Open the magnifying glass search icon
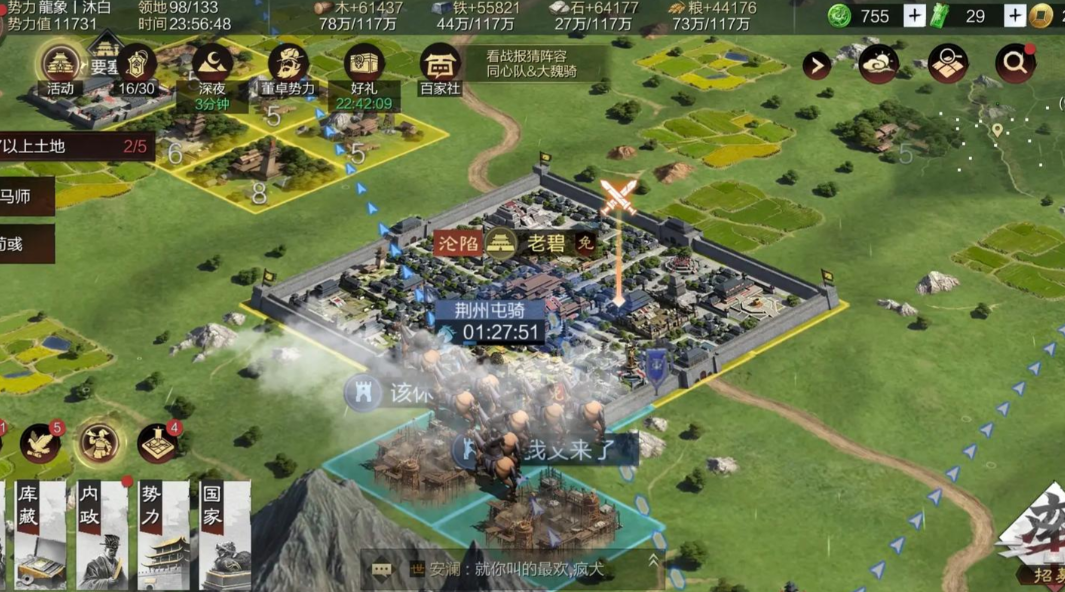This screenshot has height=592, width=1065. pyautogui.click(x=1014, y=64)
